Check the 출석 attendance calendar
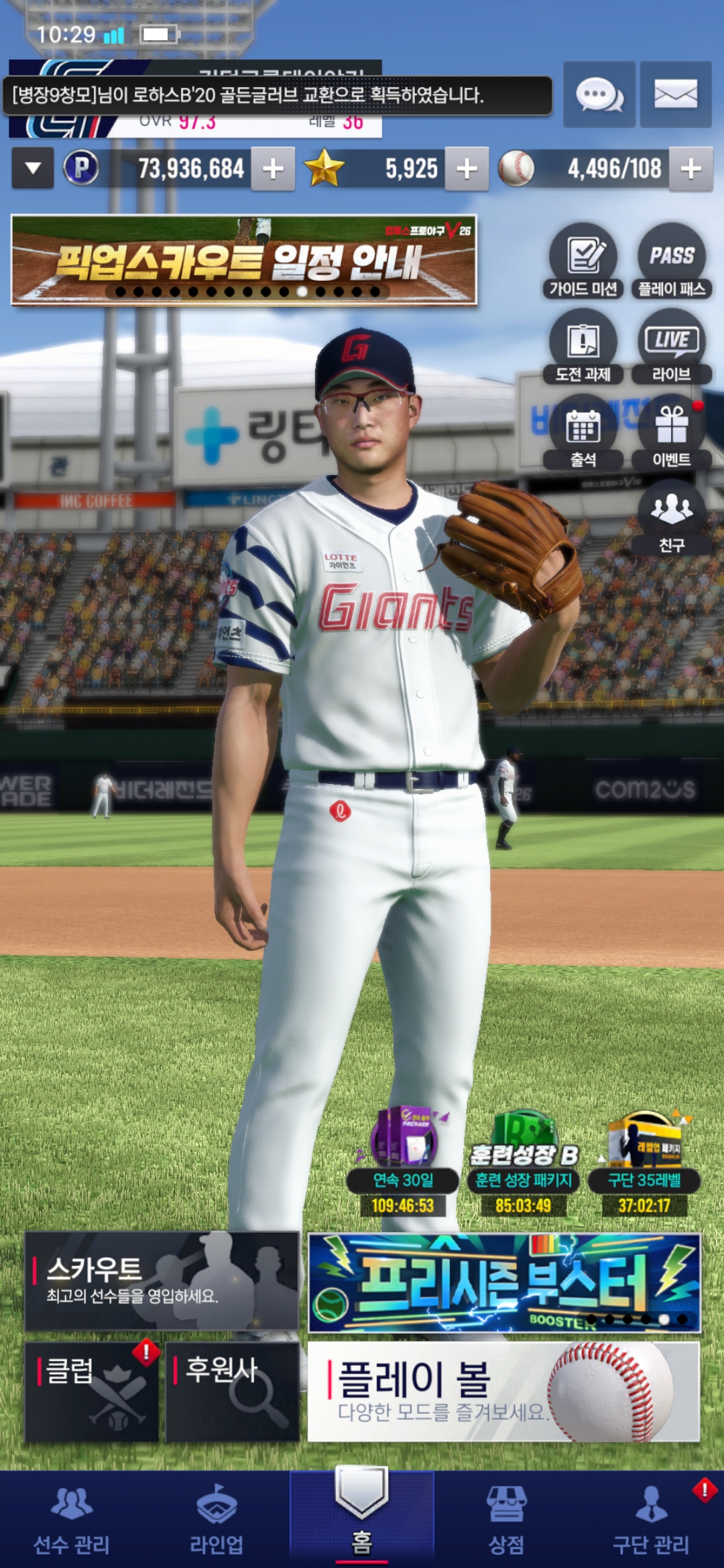 583,432
